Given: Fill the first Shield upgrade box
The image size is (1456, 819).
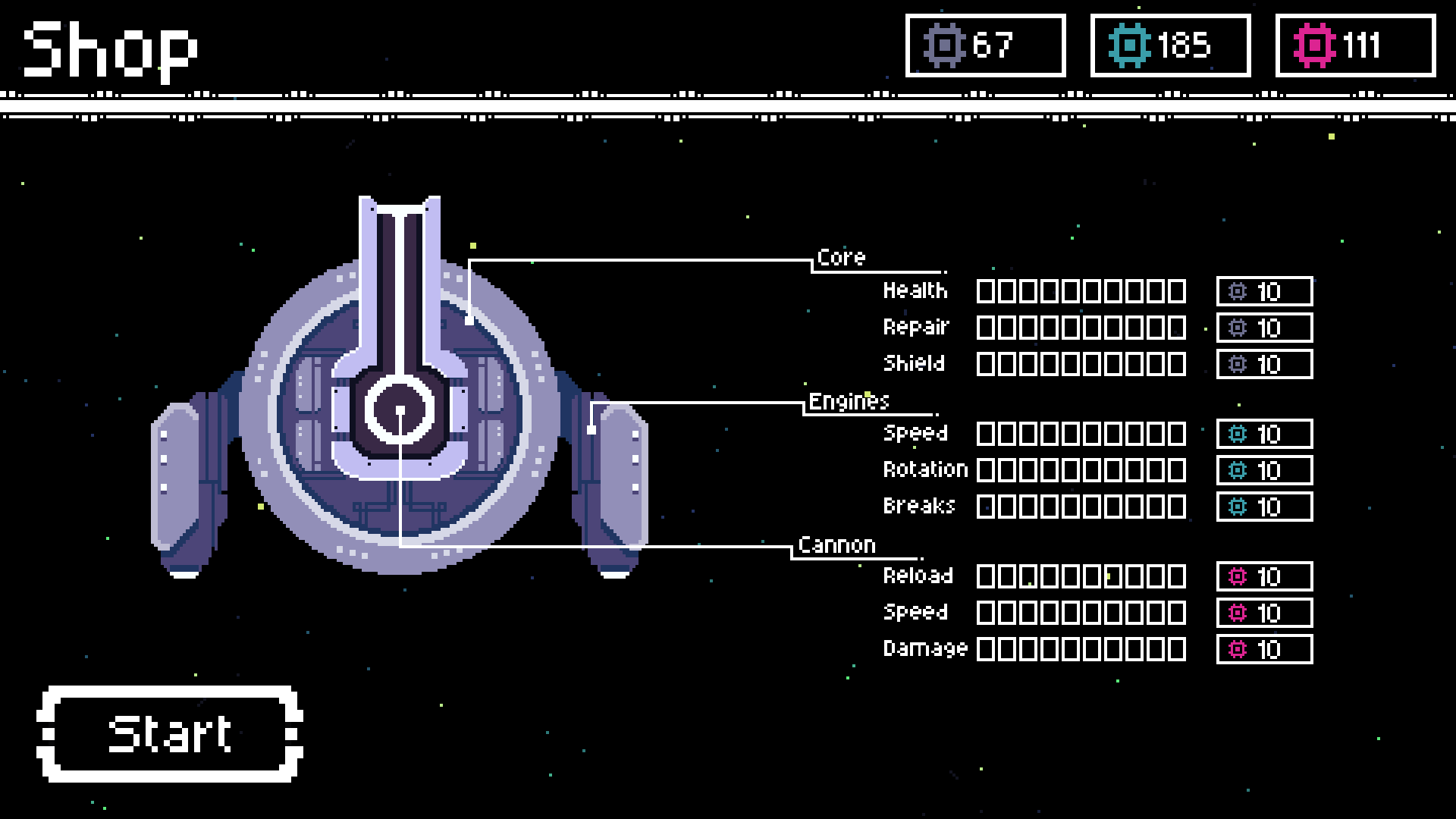Looking at the screenshot, I should coord(987,364).
